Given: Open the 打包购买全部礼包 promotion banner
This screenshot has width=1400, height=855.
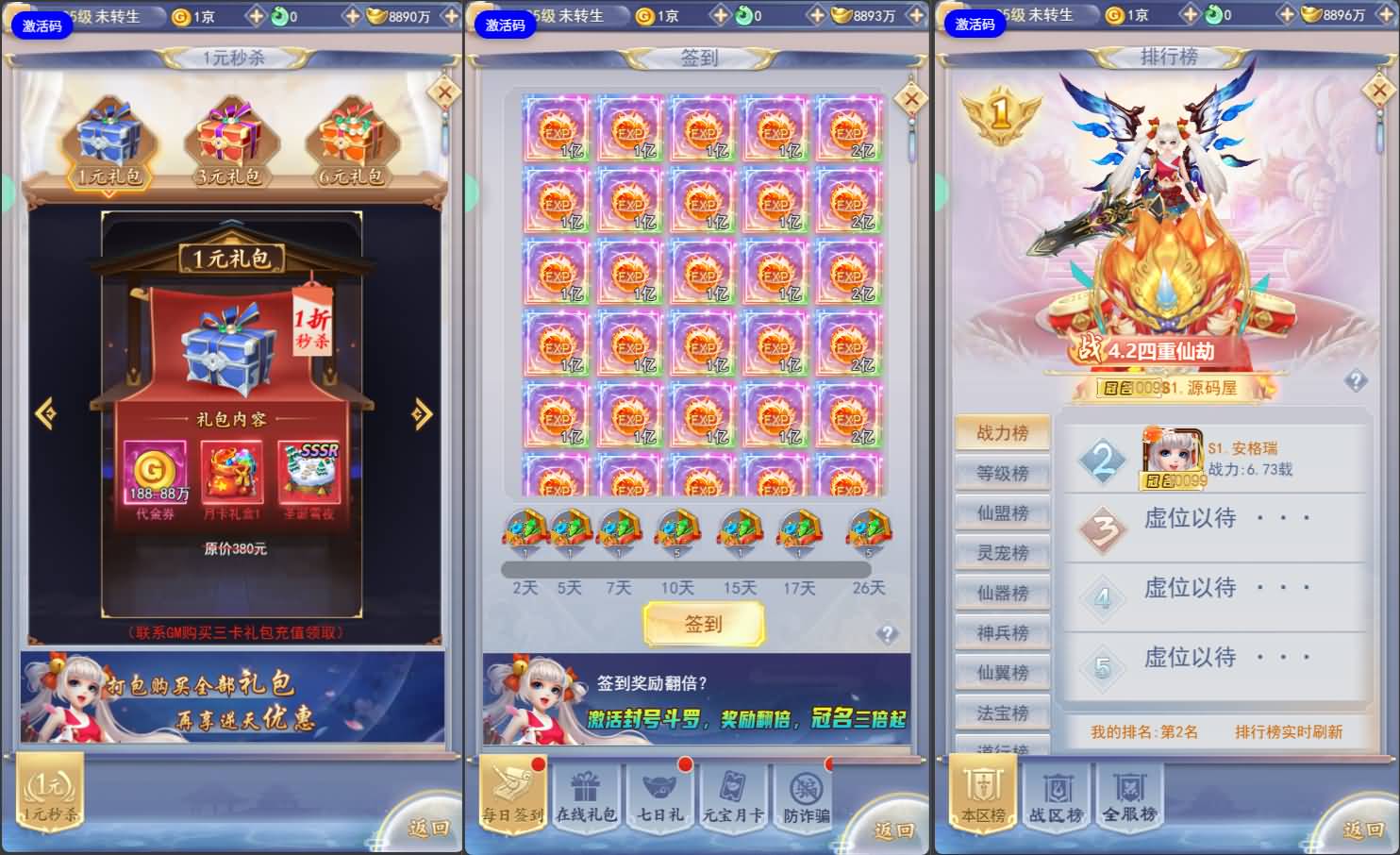Looking at the screenshot, I should pyautogui.click(x=232, y=698).
